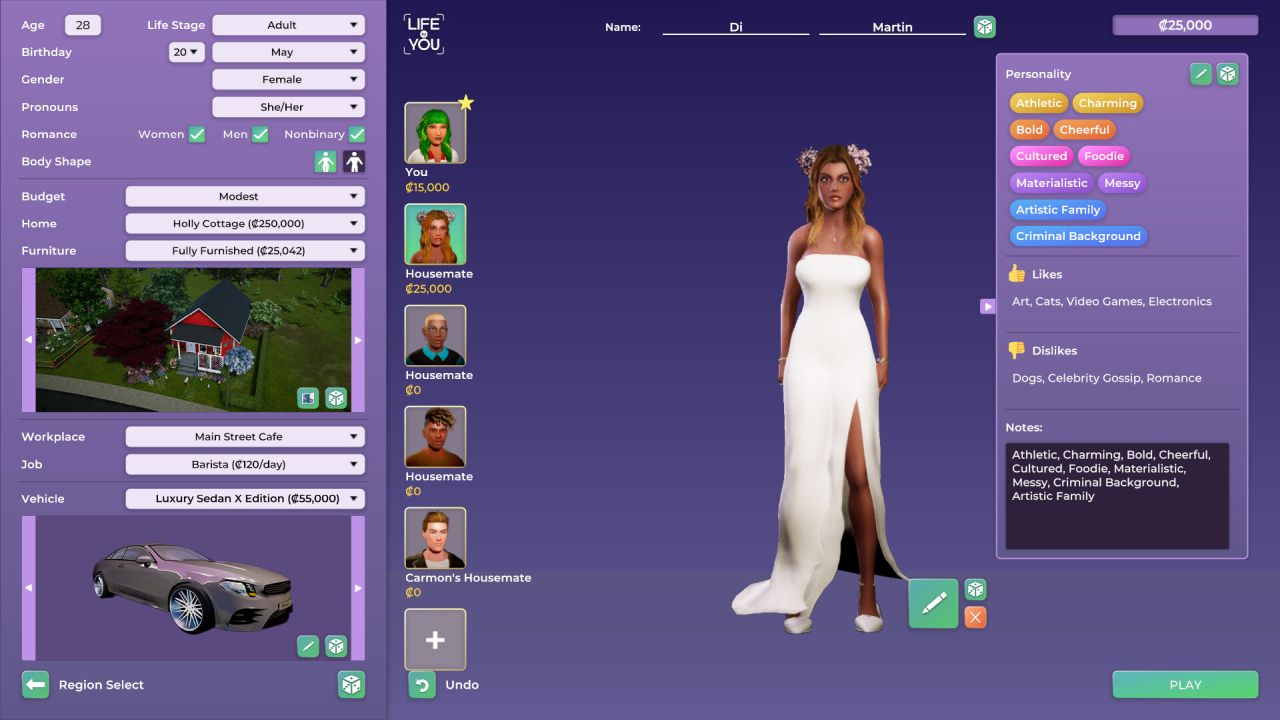This screenshot has width=1280, height=720.
Task: Randomize the Personality traits with the dice
Action: (1227, 73)
